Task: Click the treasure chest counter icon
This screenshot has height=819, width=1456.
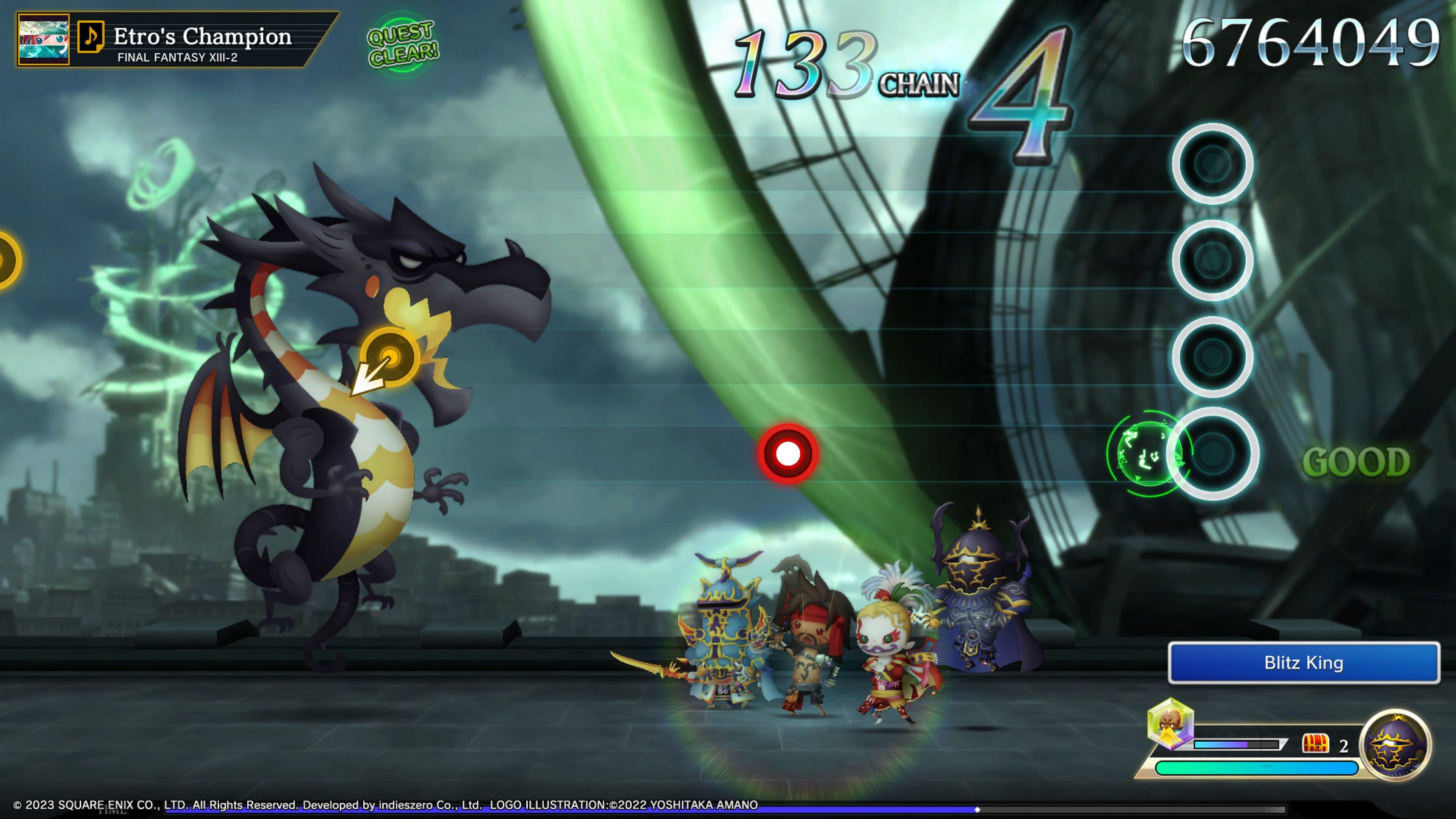Action: pos(1315,744)
